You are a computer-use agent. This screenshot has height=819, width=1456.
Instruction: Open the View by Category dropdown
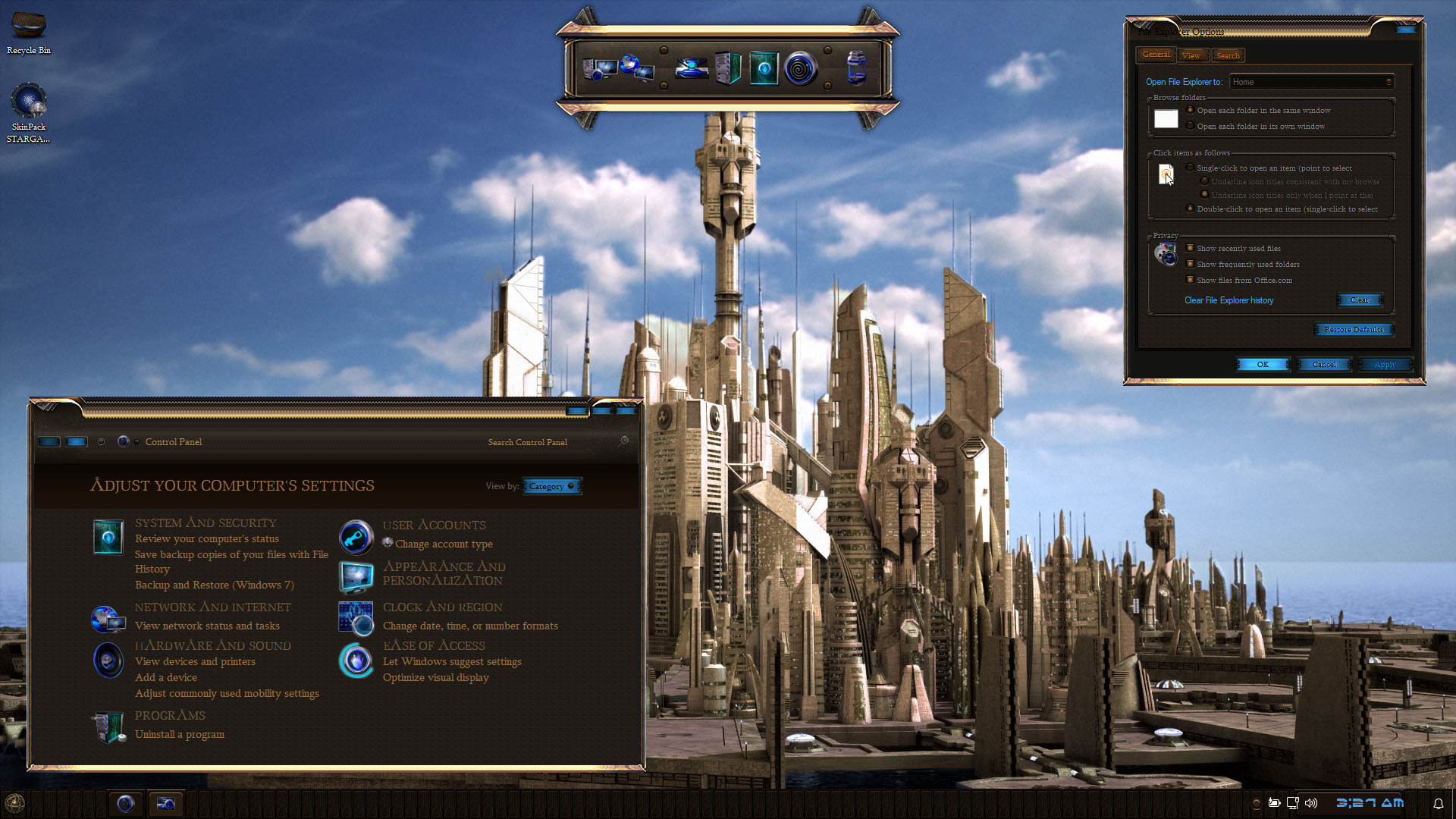point(551,486)
